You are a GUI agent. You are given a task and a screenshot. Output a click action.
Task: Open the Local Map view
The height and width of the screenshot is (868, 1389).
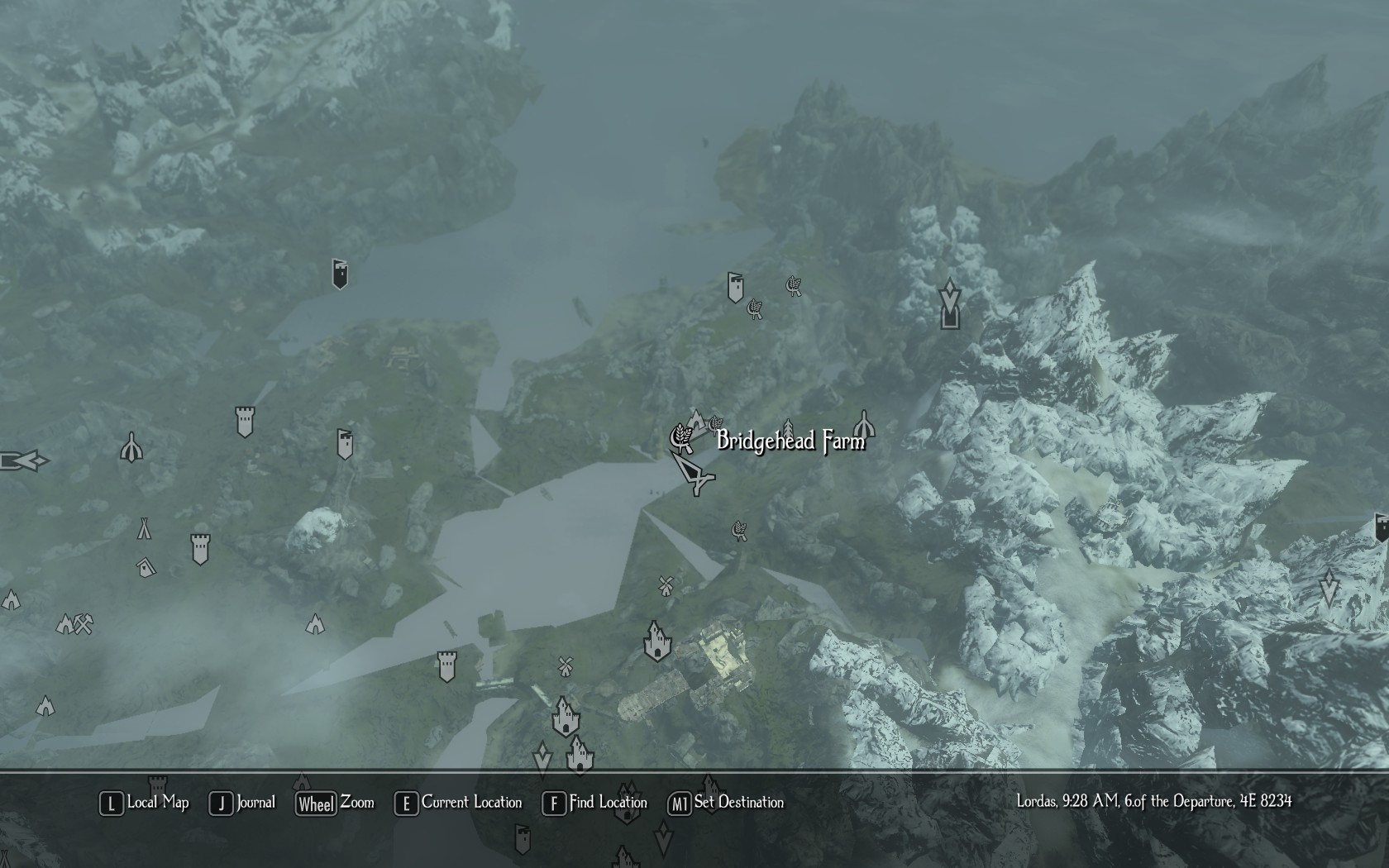(x=145, y=803)
